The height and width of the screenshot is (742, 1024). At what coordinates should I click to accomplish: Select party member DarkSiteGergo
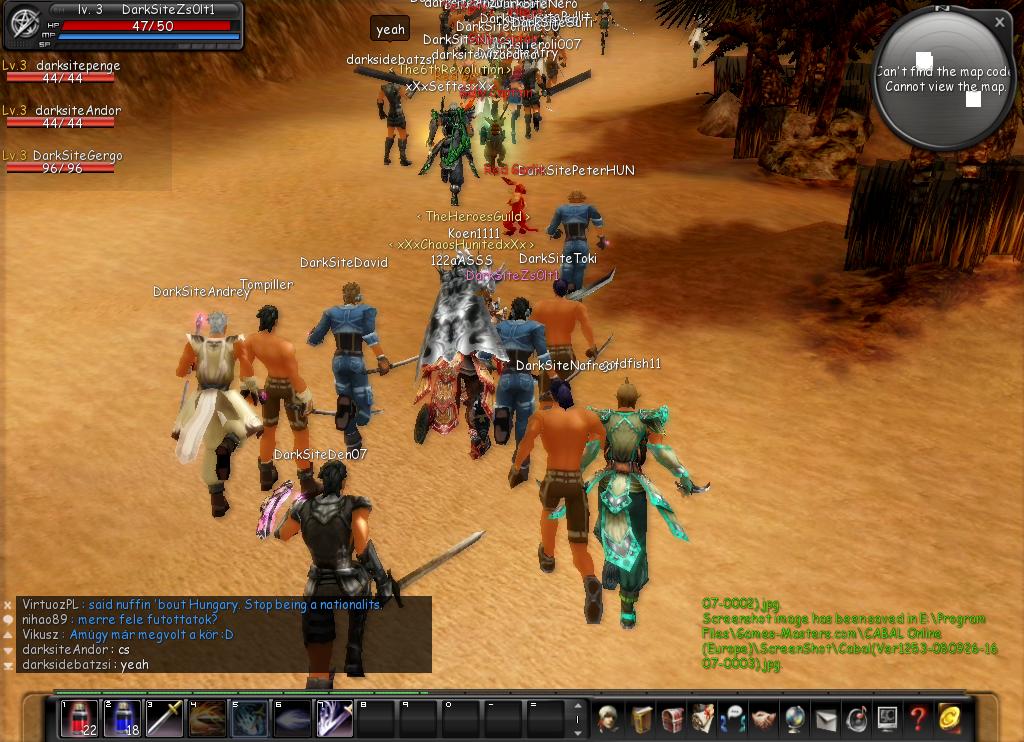(62, 162)
